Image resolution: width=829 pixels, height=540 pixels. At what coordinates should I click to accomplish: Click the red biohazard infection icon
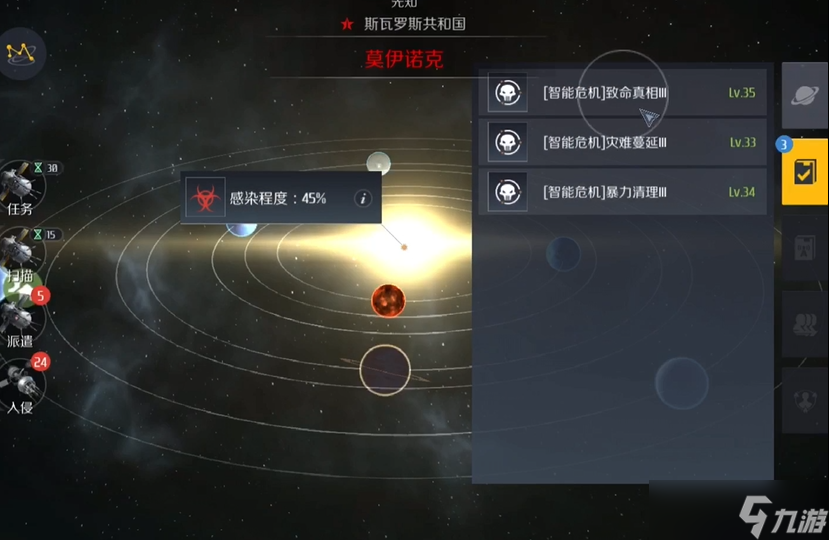tap(206, 198)
